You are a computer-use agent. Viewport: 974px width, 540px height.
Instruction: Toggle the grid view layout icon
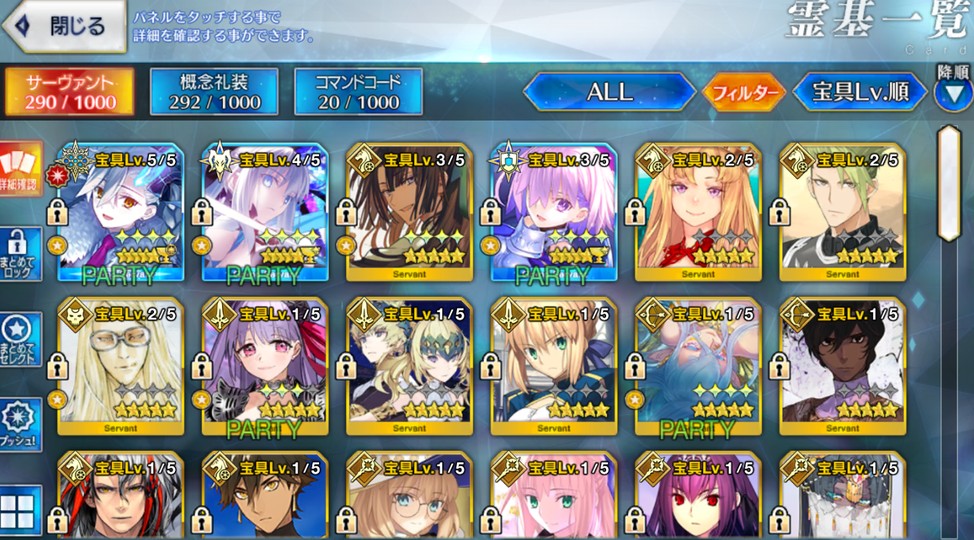point(21,510)
